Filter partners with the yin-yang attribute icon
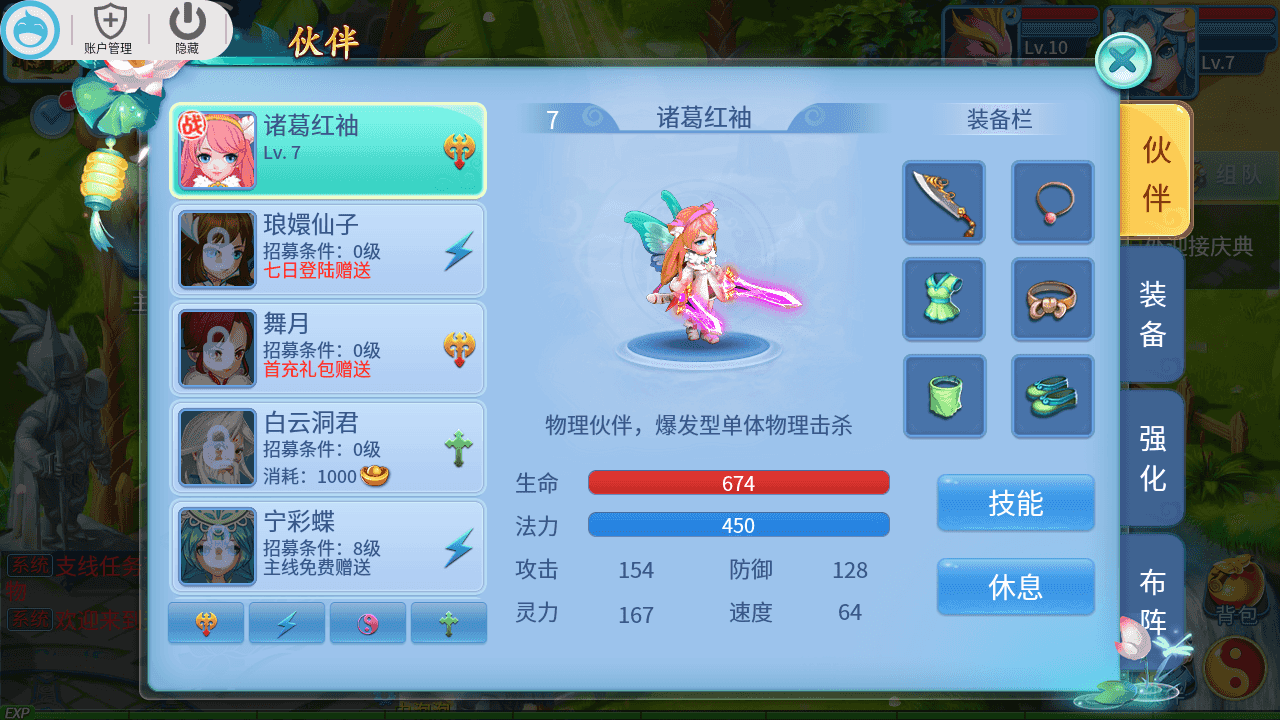1280x720 pixels. (x=368, y=622)
